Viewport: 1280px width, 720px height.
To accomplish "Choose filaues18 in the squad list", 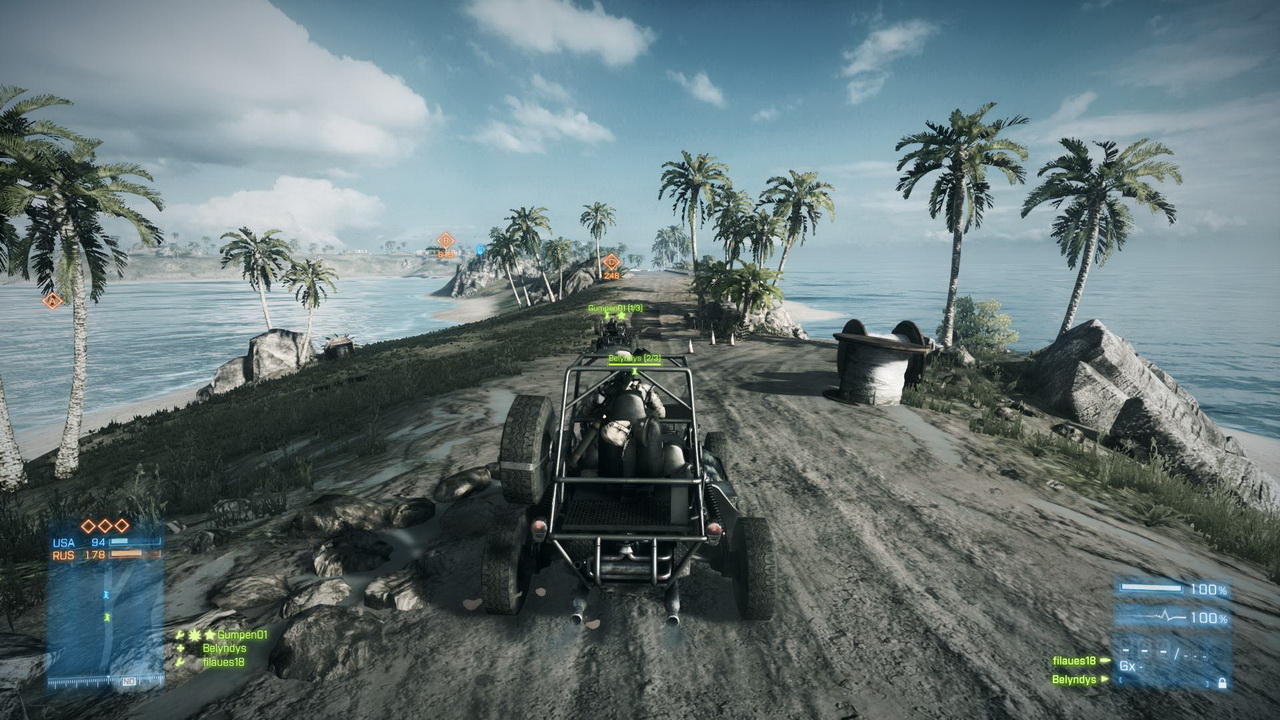I will tap(223, 662).
